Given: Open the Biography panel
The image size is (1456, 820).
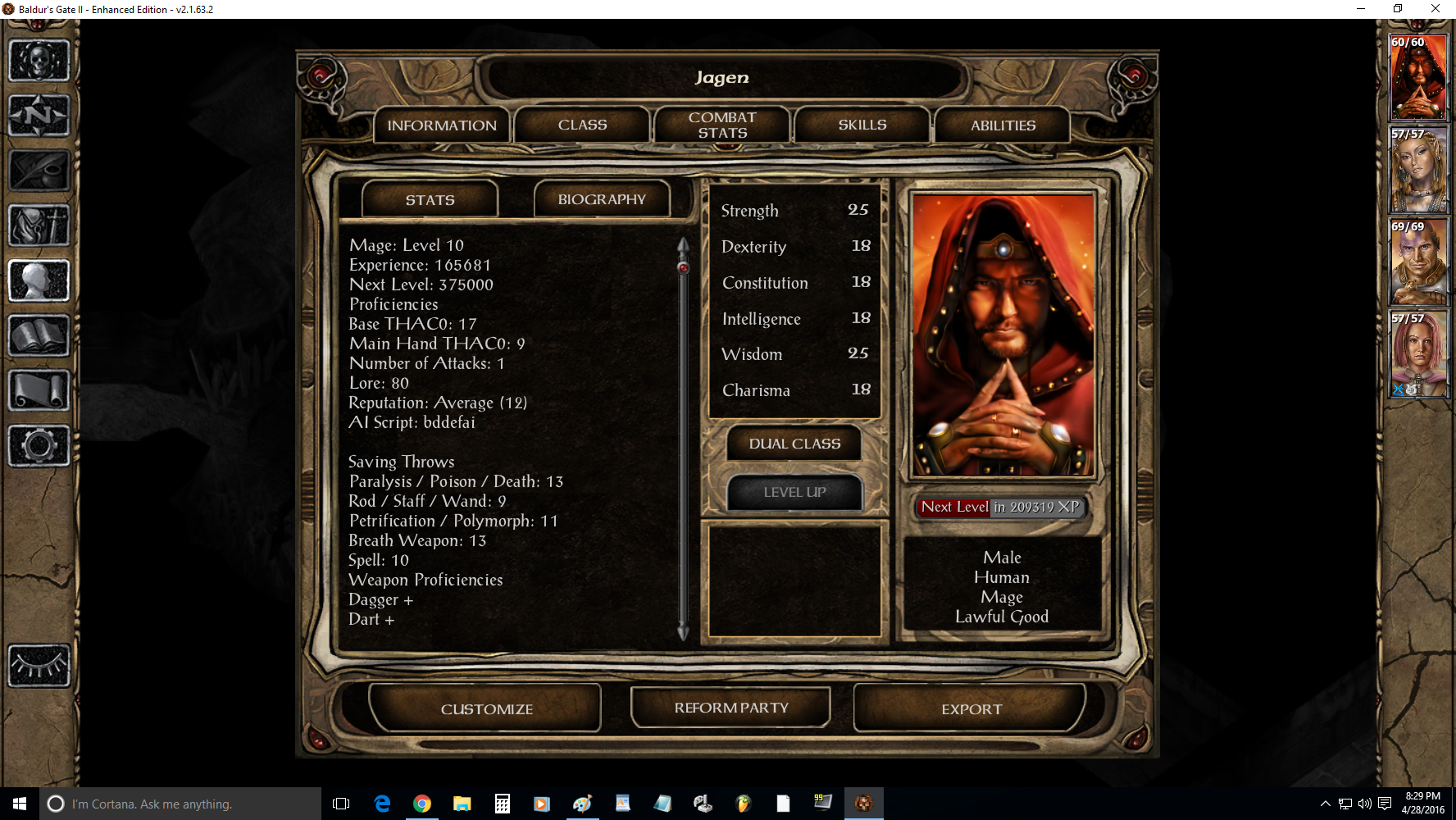Looking at the screenshot, I should point(602,200).
